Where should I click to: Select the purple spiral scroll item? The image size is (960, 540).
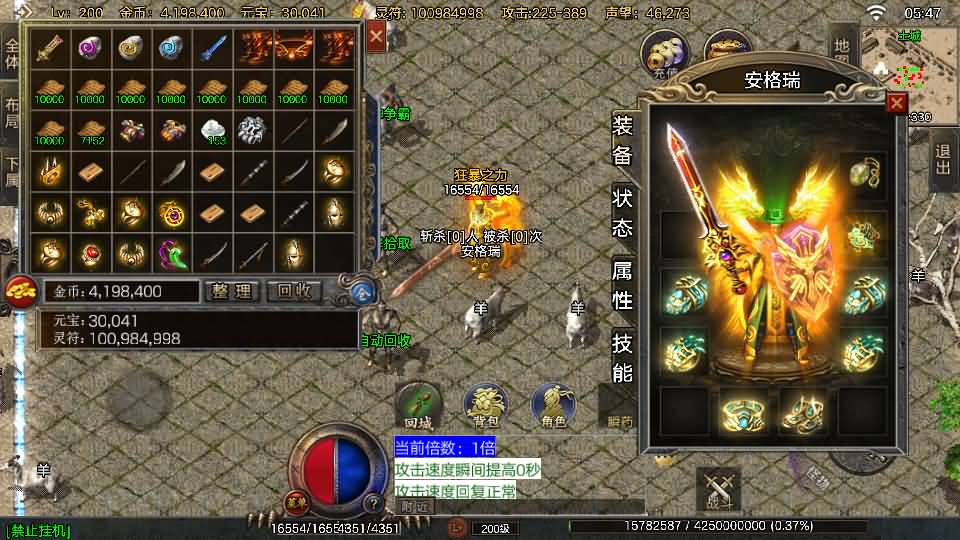90,48
